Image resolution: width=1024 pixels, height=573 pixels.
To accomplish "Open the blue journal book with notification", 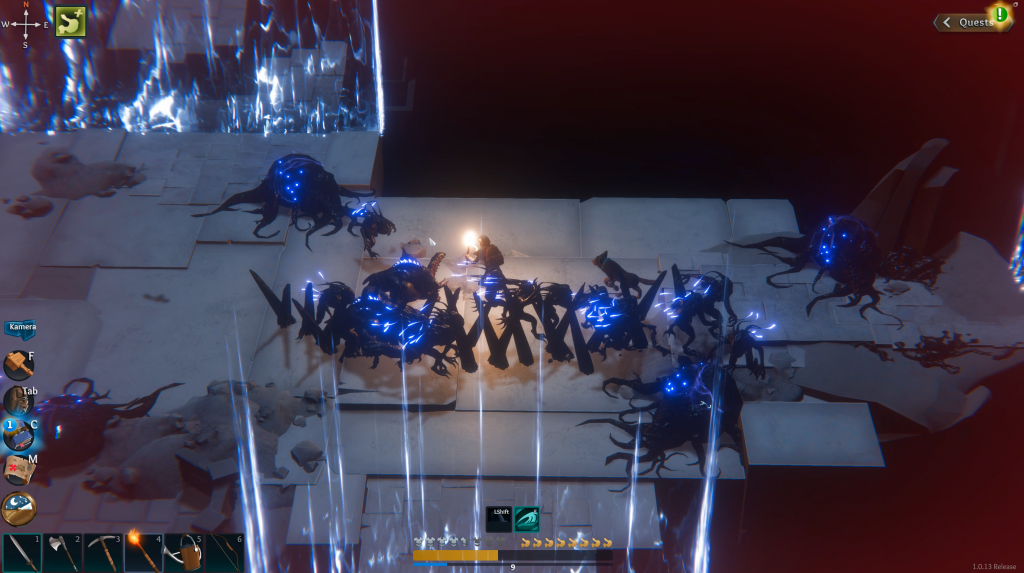I will pyautogui.click(x=18, y=434).
